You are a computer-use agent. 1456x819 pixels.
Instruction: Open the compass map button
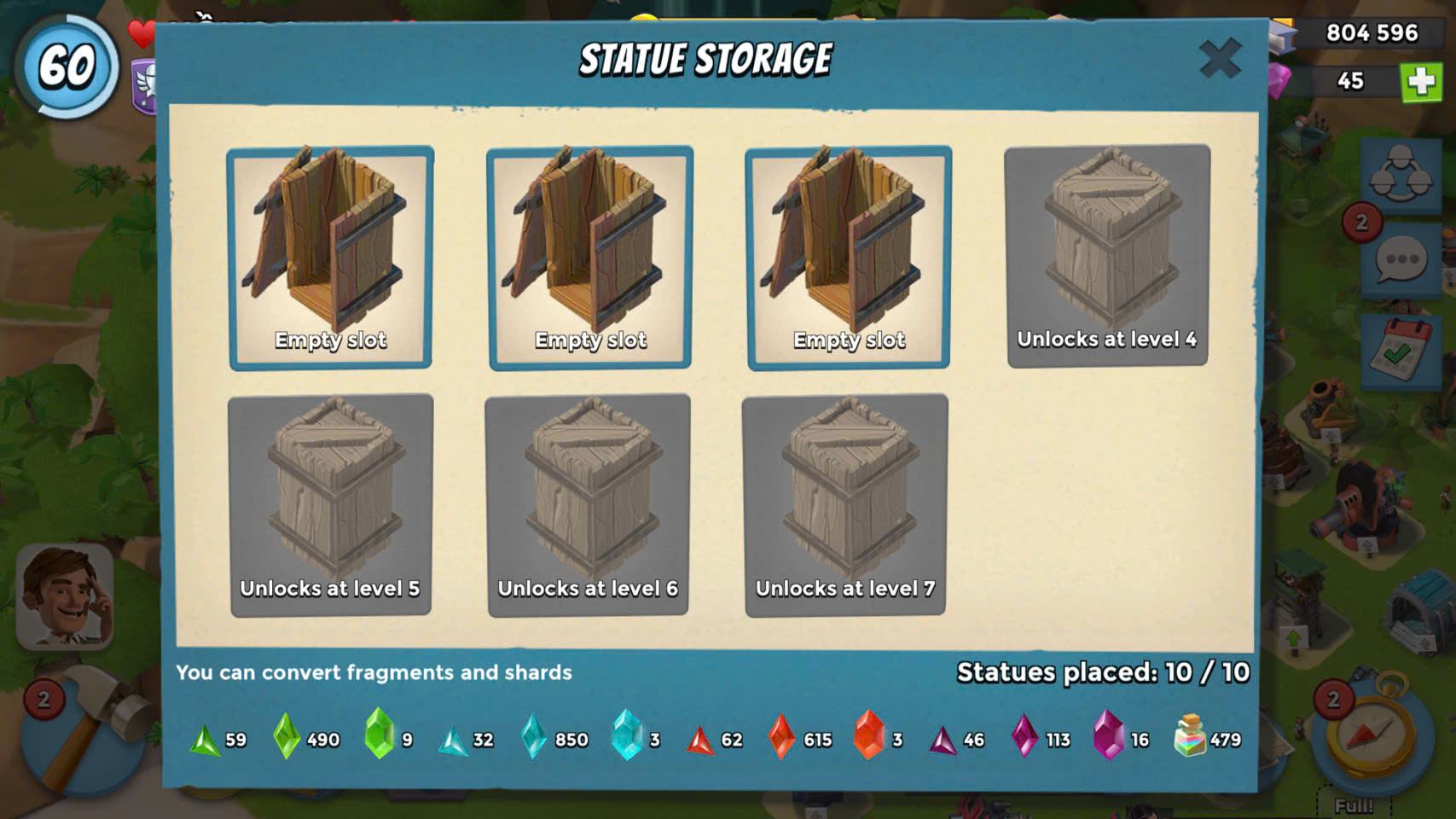(x=1370, y=732)
